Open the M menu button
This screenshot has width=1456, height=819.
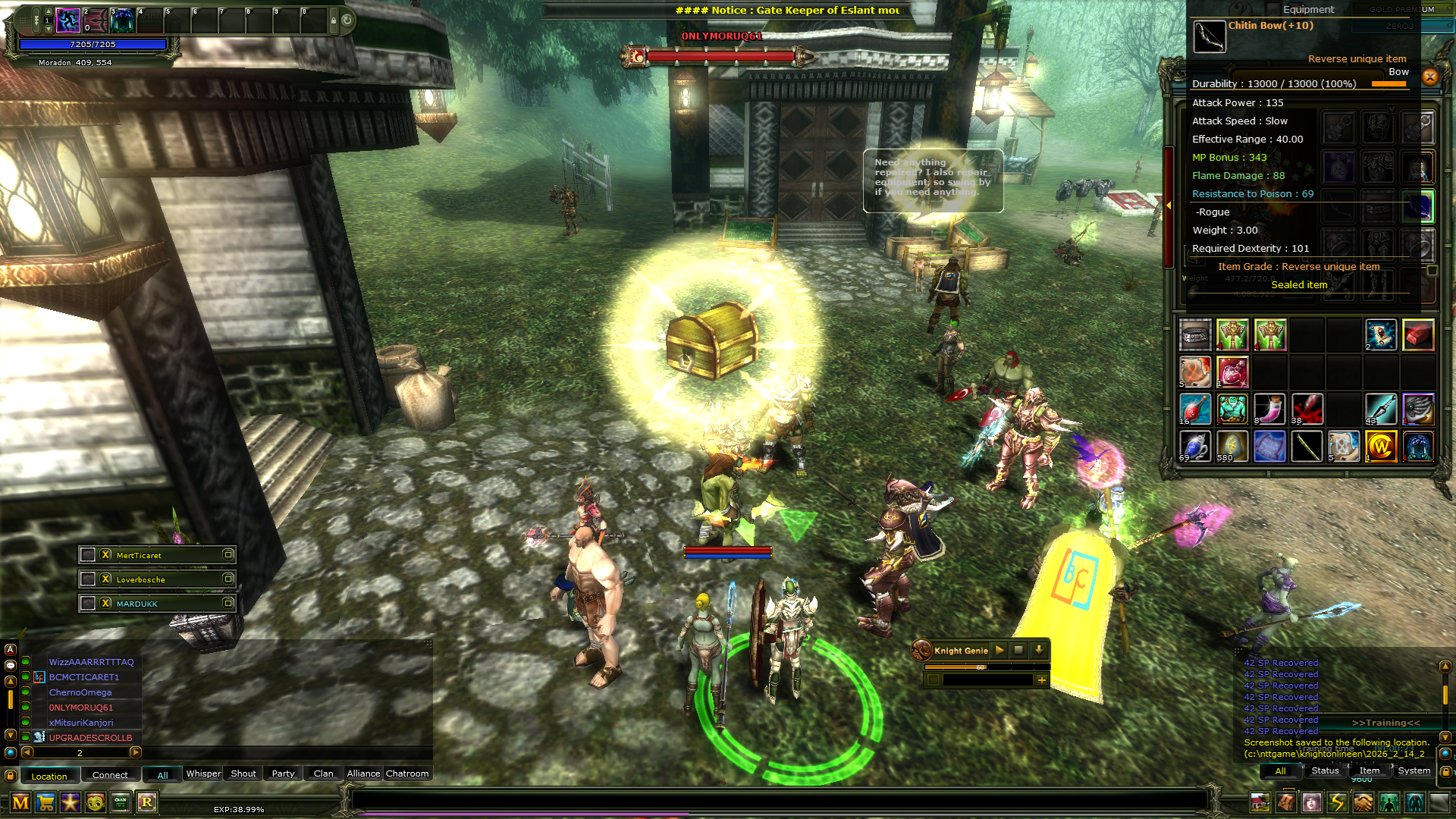tap(20, 802)
